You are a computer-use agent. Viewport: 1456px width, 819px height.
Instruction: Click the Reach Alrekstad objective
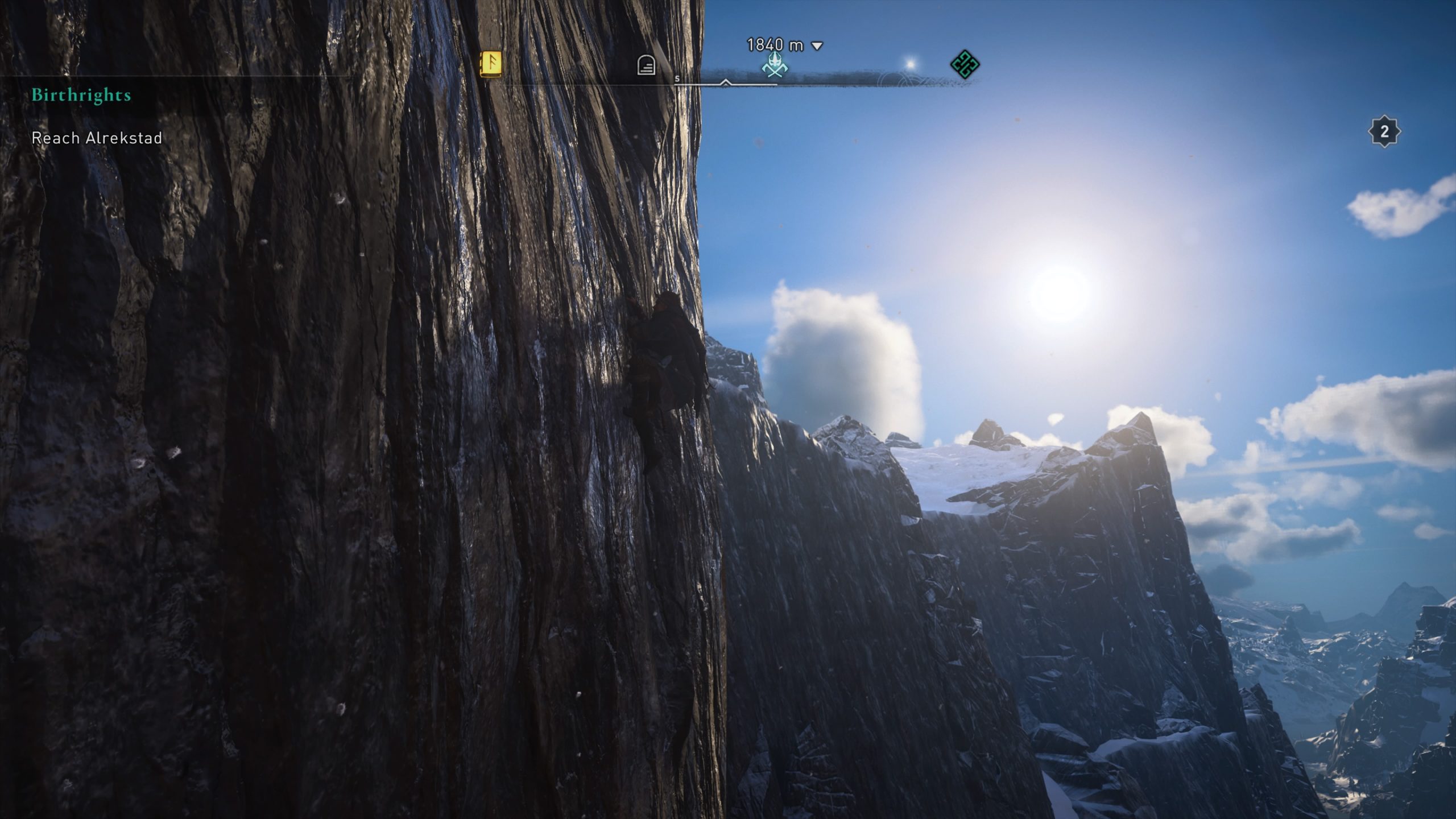(97, 138)
